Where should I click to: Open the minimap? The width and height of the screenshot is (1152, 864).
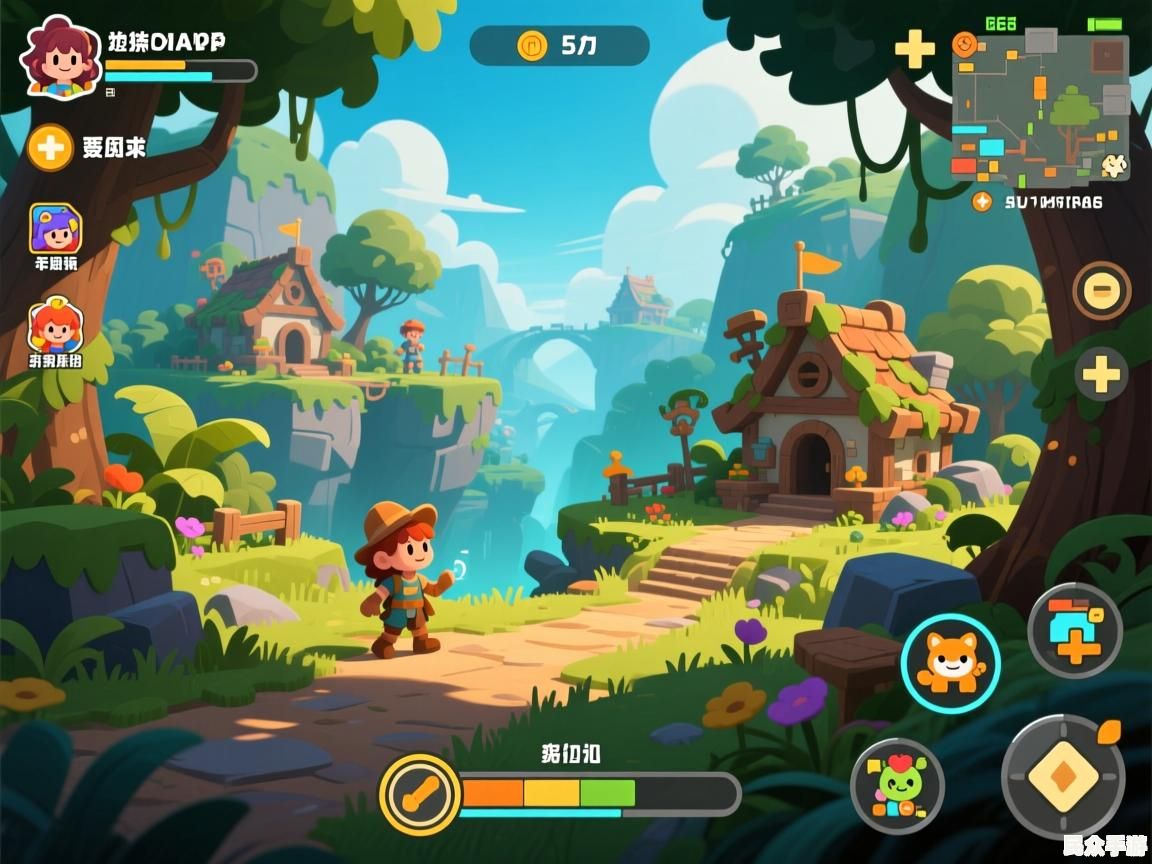click(x=1040, y=108)
